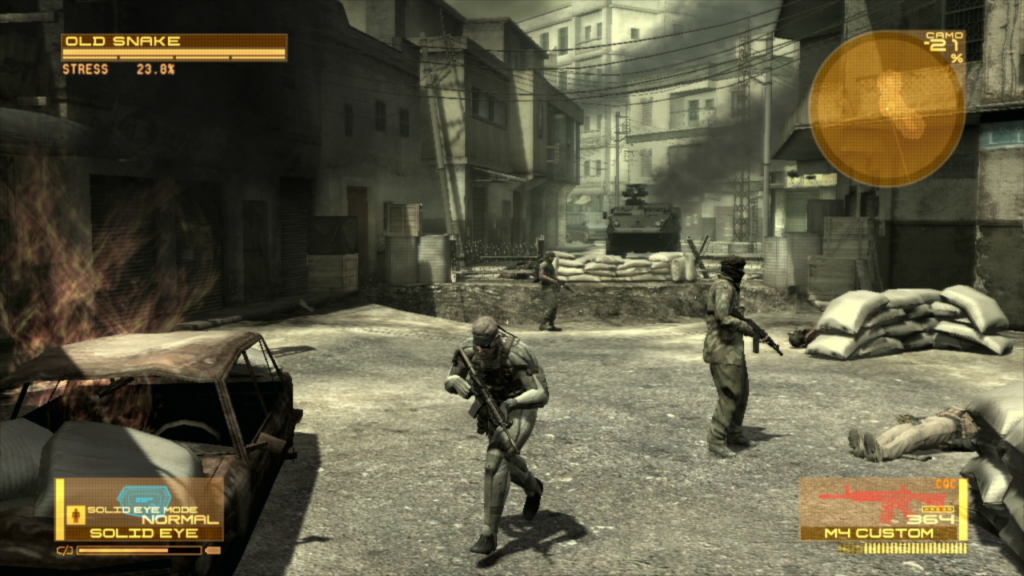
Task: Select the M4 Custom weapon slot
Action: click(x=883, y=509)
